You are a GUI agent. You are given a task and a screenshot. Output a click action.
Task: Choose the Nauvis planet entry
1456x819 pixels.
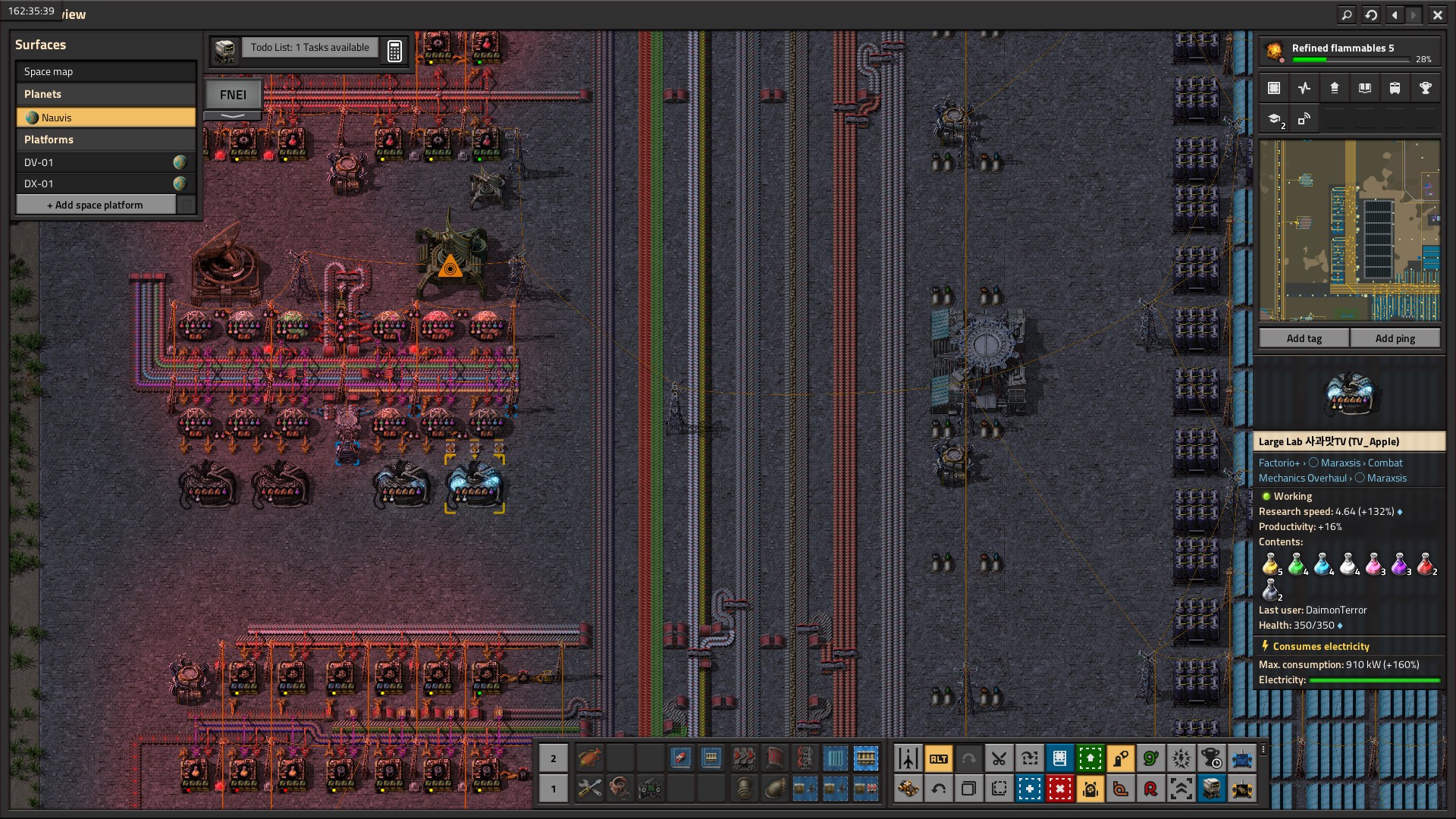105,118
